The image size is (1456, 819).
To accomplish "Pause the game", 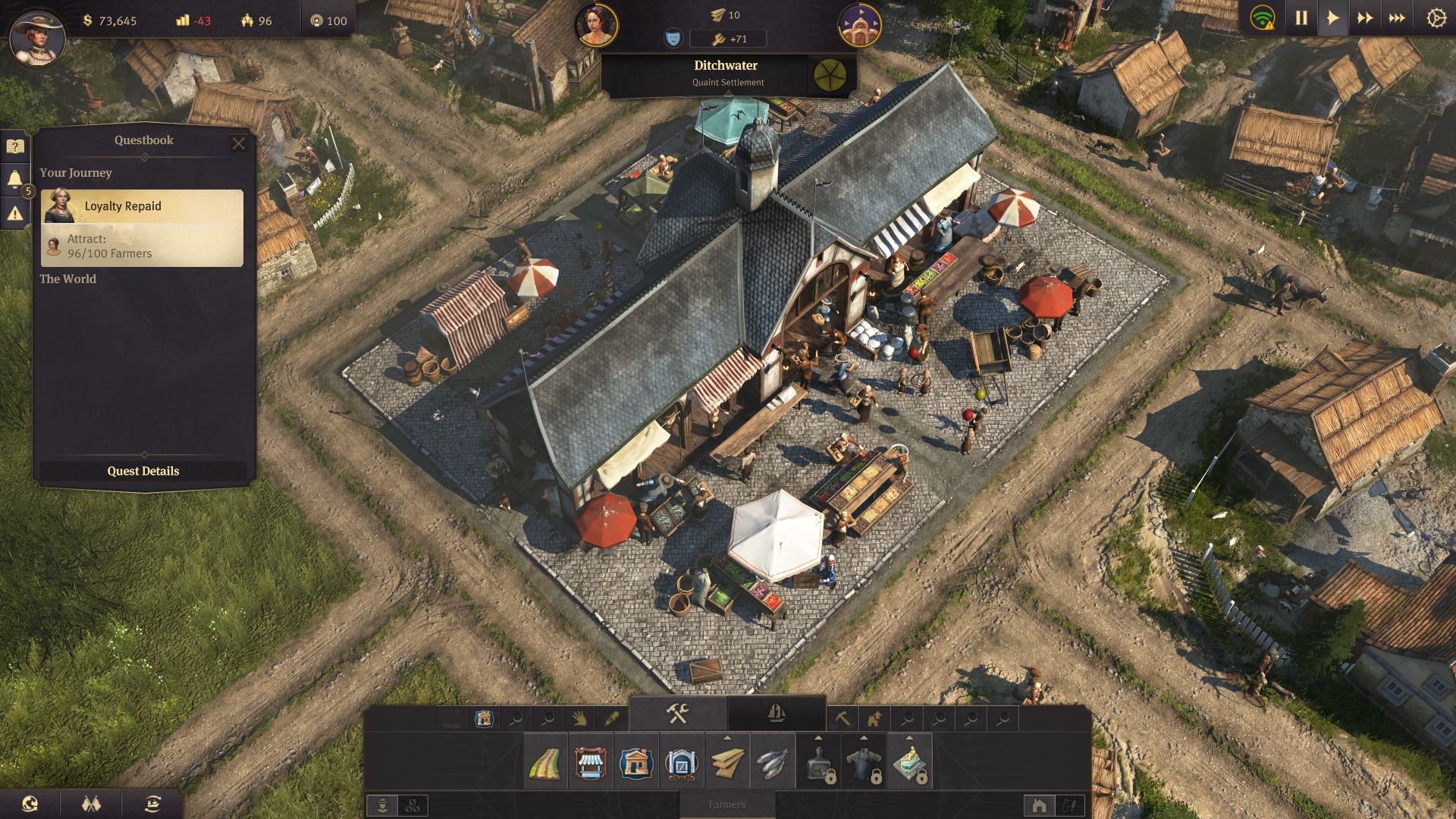I will click(x=1301, y=18).
